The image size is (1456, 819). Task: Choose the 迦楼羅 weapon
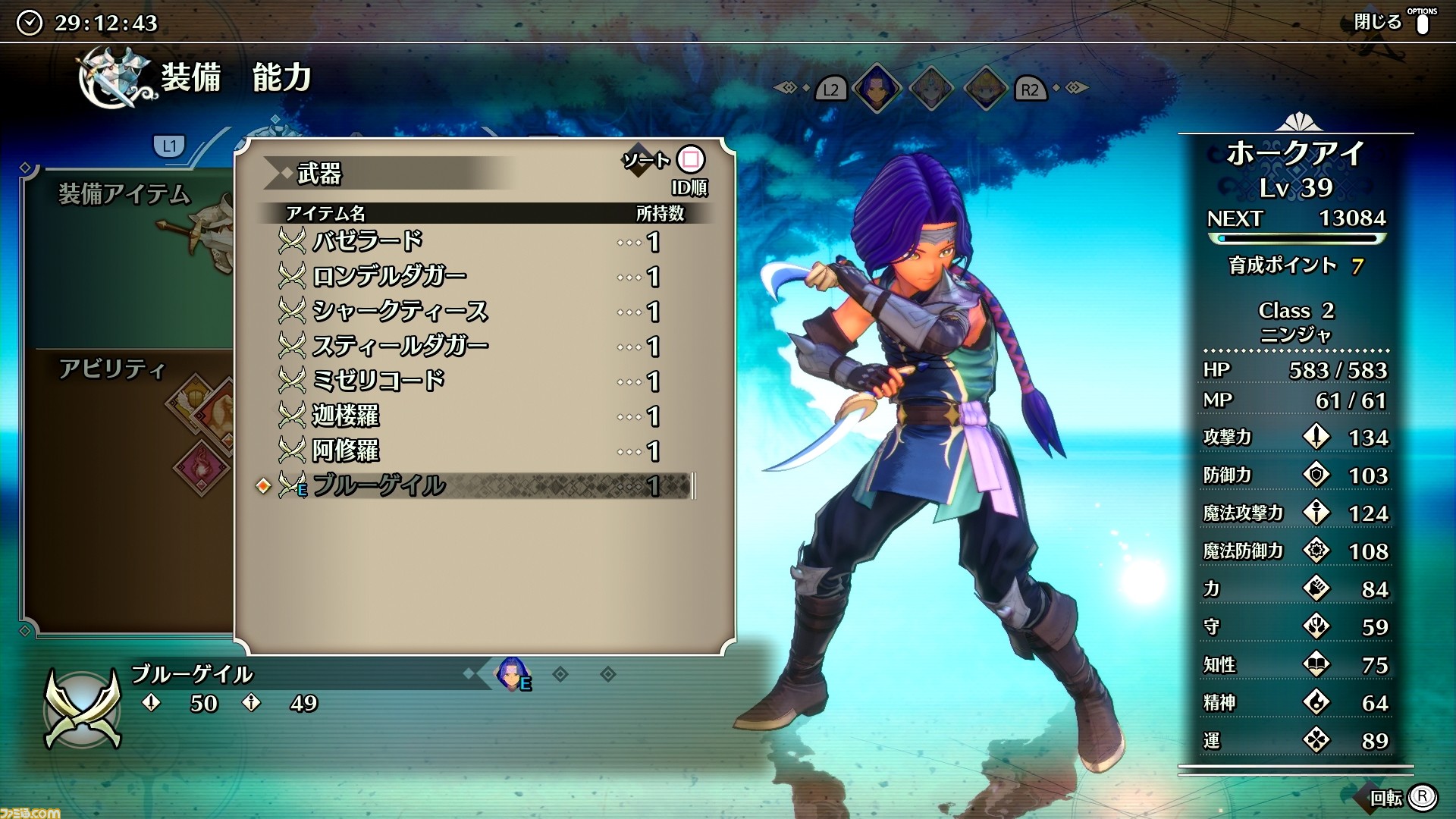coord(470,416)
